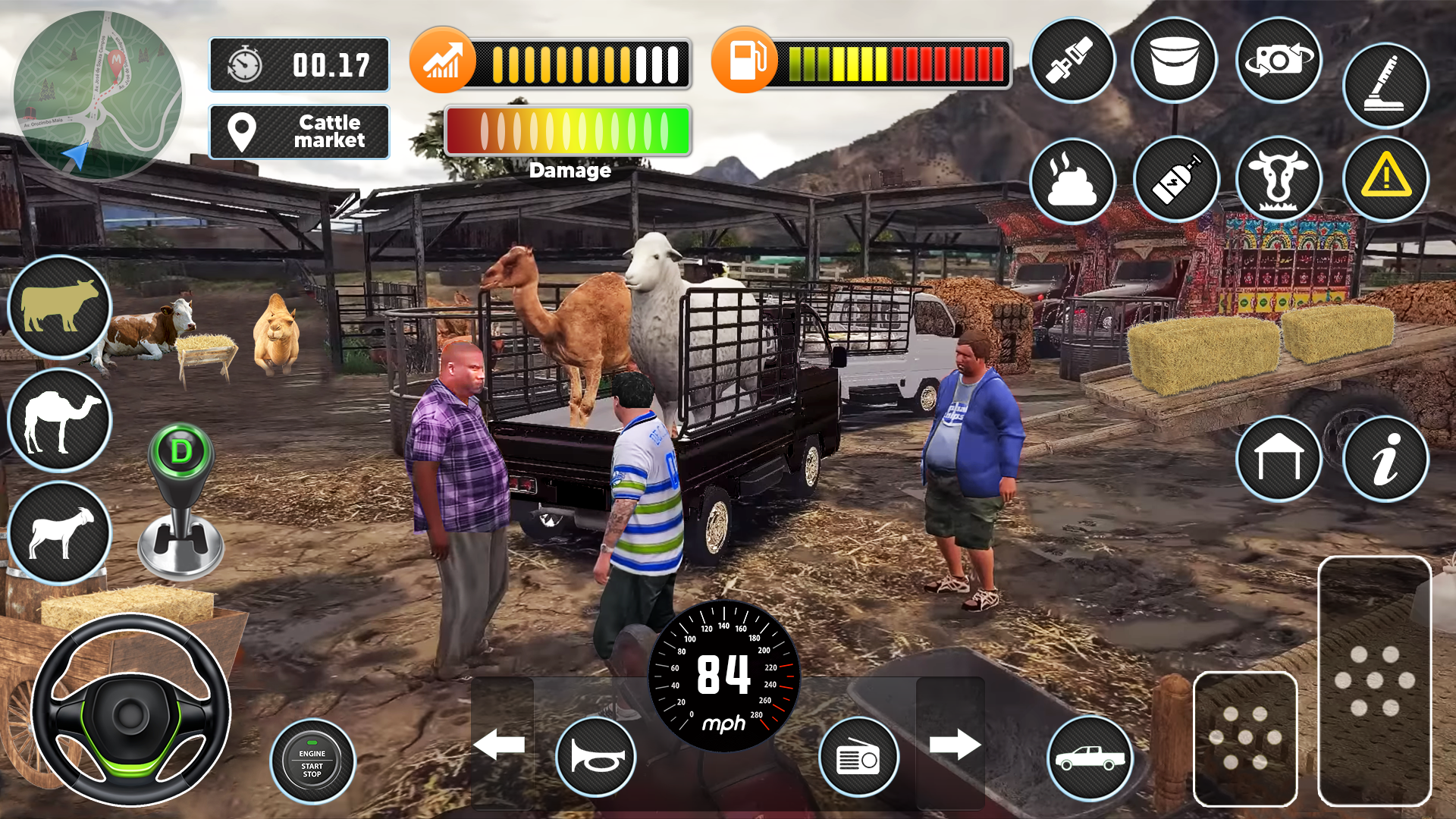
Task: Open the info panel
Action: (x=1385, y=458)
